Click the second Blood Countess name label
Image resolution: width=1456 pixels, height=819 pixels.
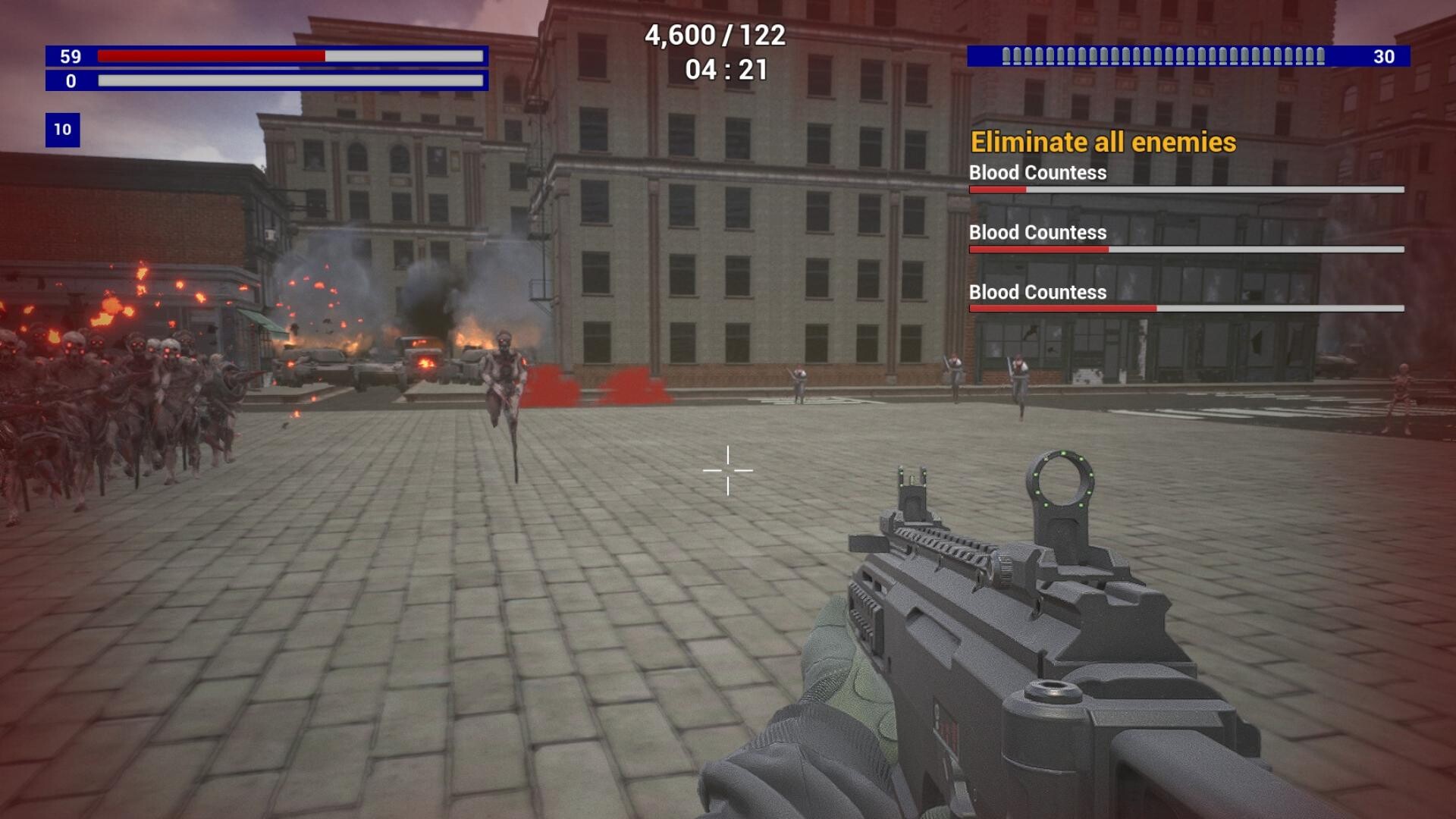[x=1036, y=233]
